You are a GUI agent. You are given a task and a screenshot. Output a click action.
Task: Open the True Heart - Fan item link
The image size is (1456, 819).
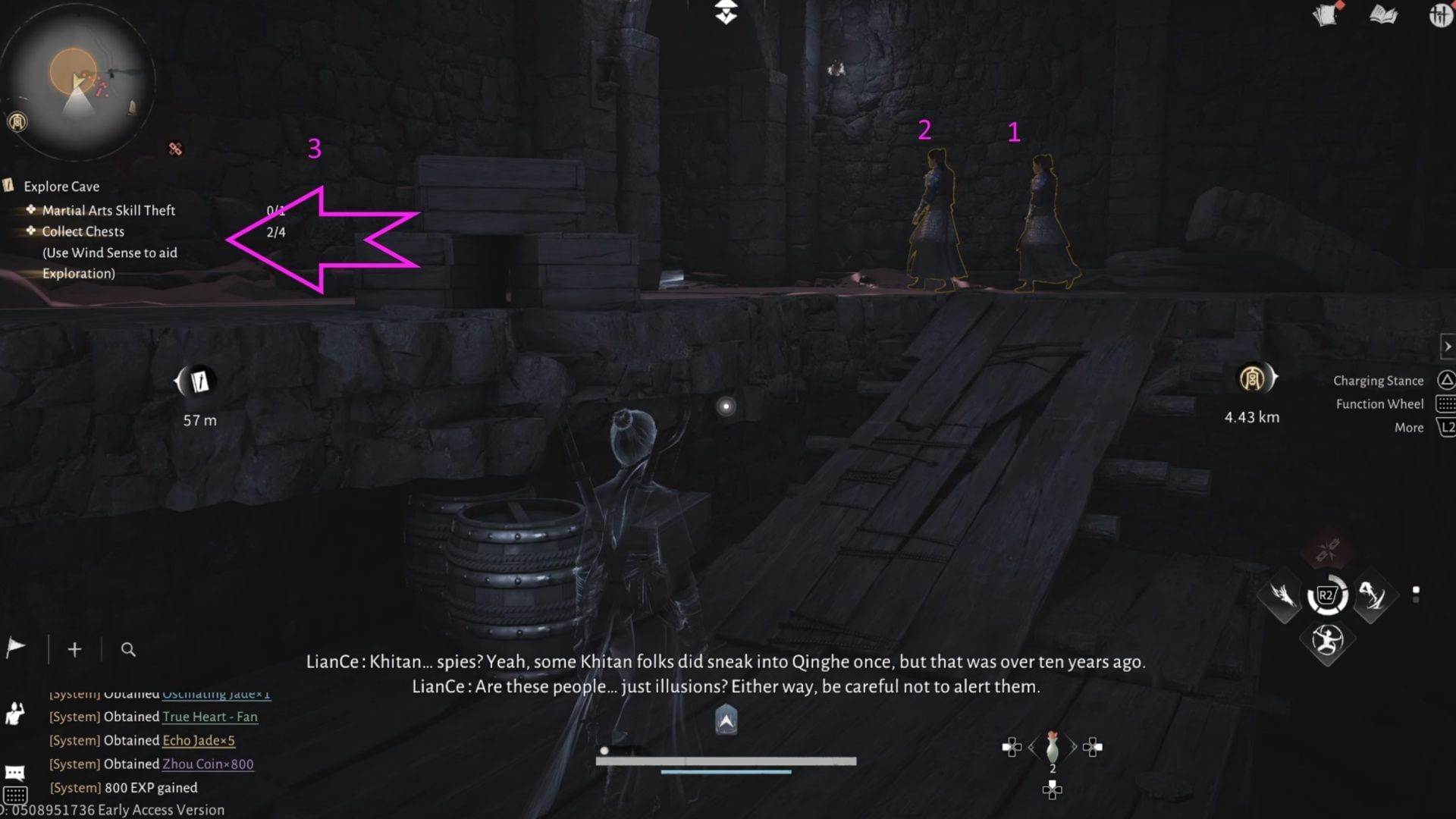point(209,717)
